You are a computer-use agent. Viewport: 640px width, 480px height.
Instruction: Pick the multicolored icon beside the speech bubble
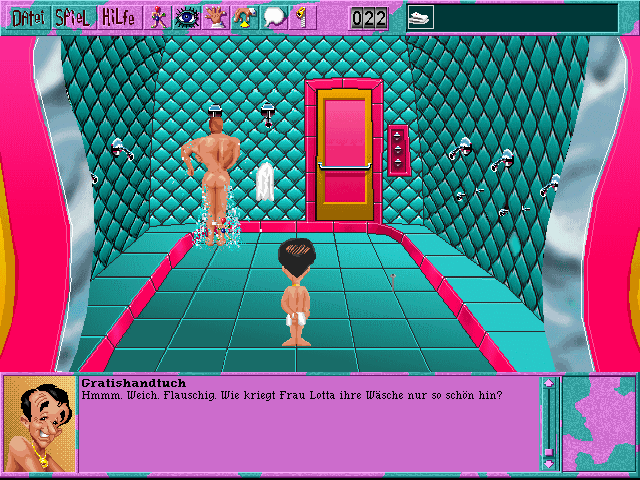pyautogui.click(x=244, y=17)
